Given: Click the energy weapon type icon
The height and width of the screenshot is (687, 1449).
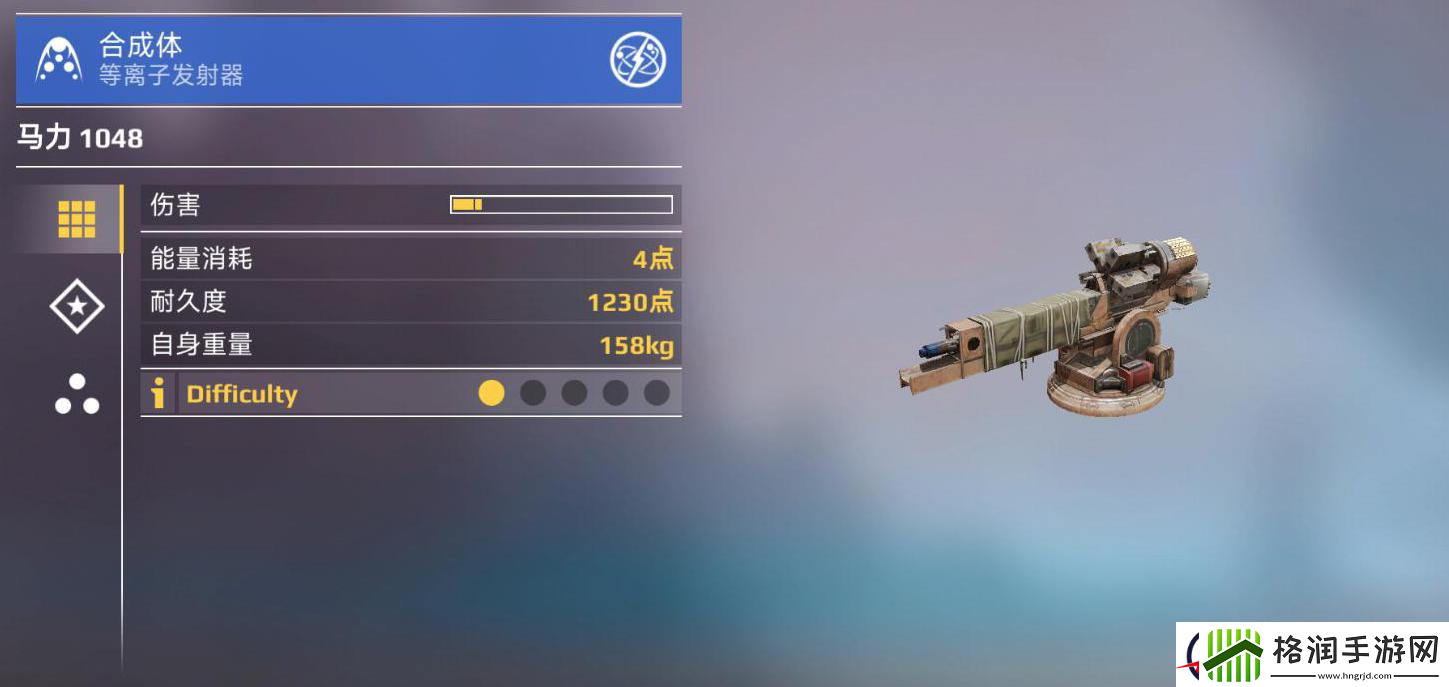Looking at the screenshot, I should (x=638, y=60).
